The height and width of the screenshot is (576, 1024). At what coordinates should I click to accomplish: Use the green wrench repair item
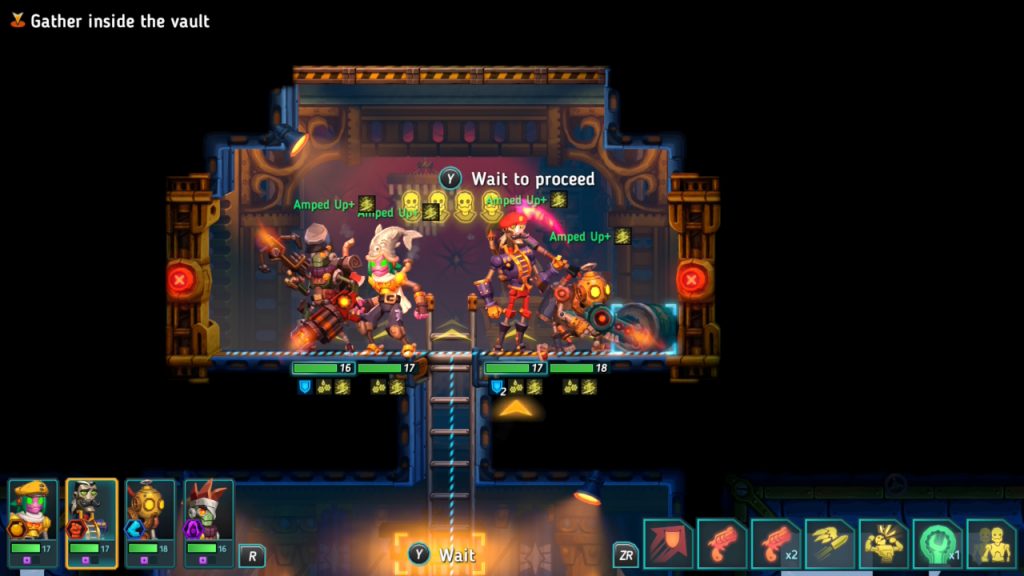coord(938,544)
